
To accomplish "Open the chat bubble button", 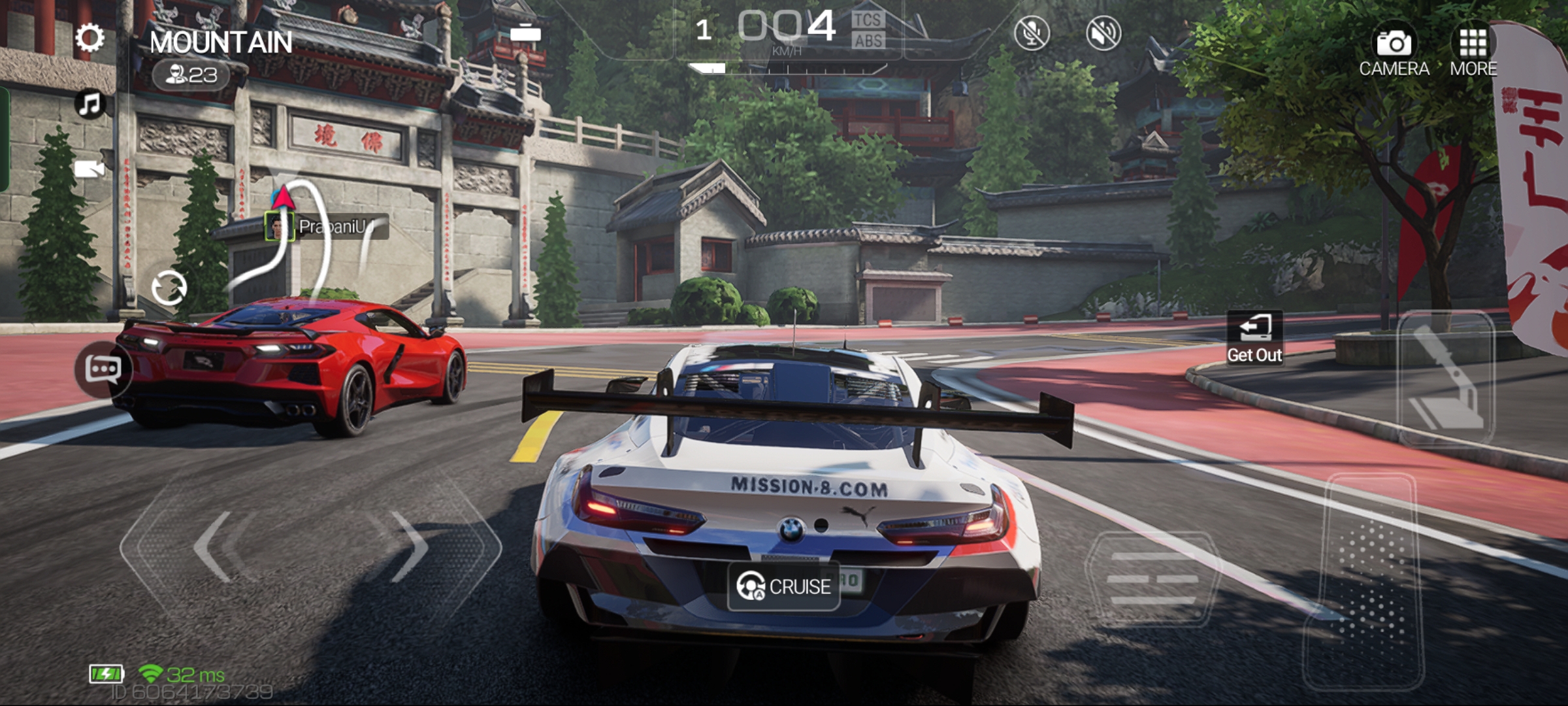I will [x=103, y=369].
